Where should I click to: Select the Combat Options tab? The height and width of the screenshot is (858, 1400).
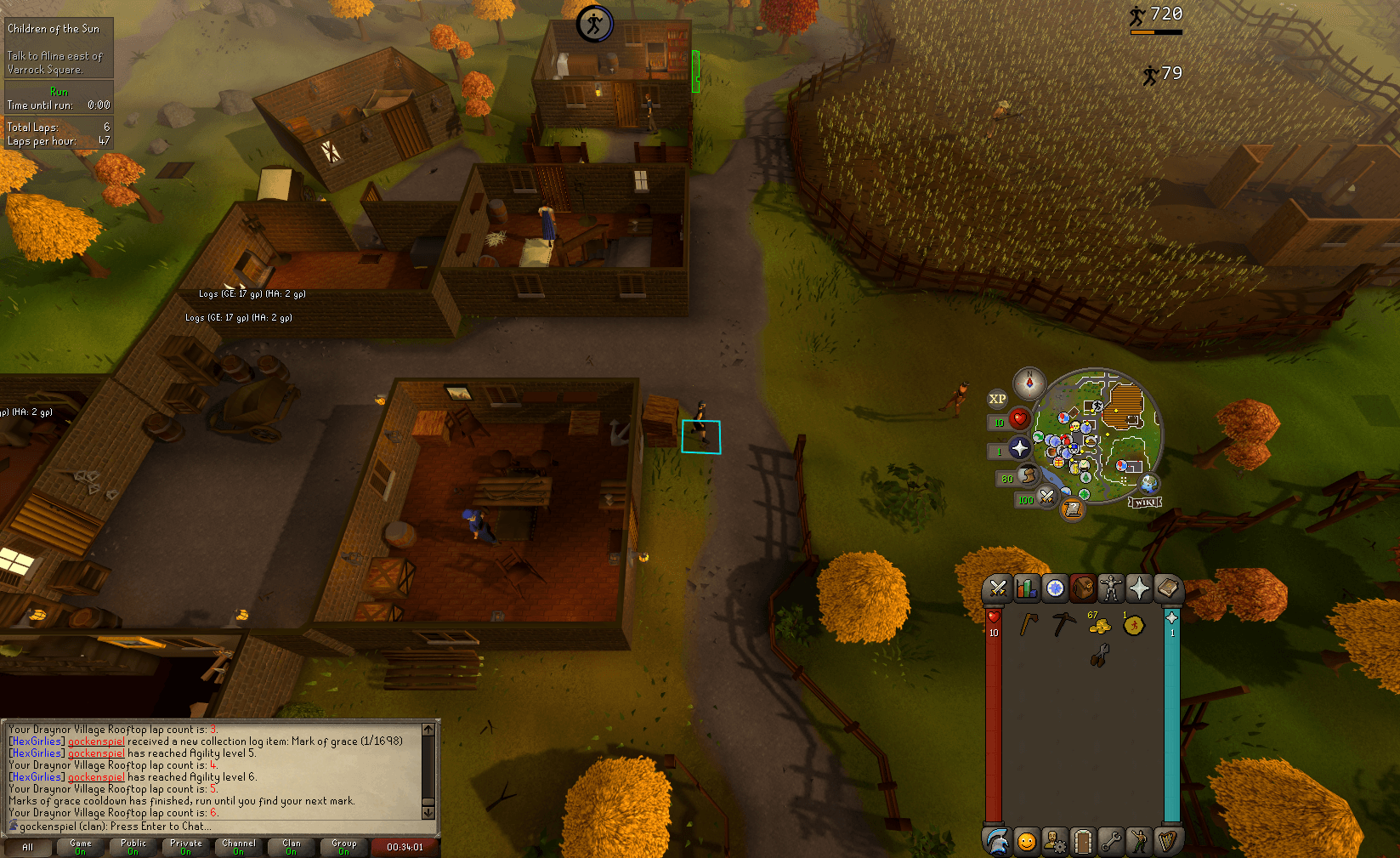tap(998, 588)
